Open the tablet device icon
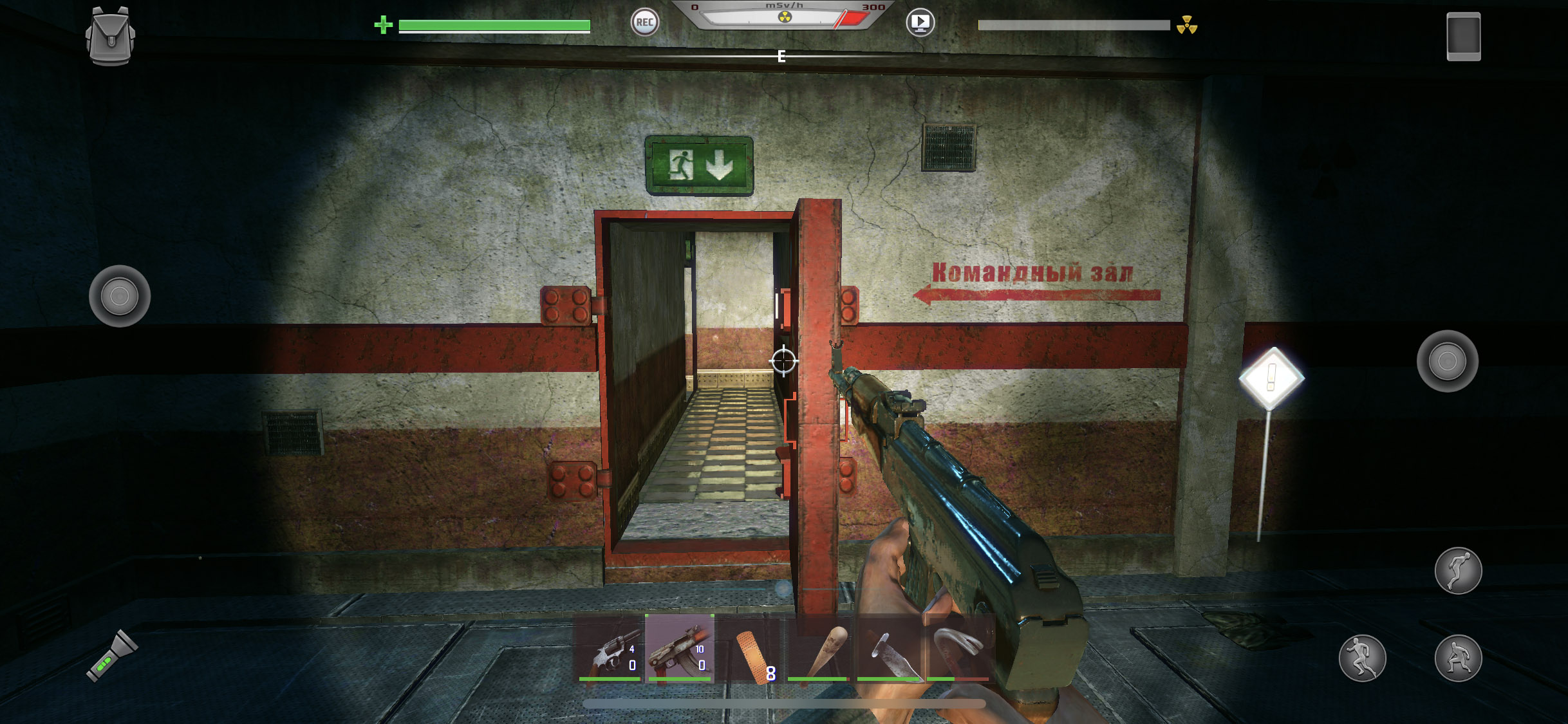Screen dimensions: 1568x724 point(1463,37)
